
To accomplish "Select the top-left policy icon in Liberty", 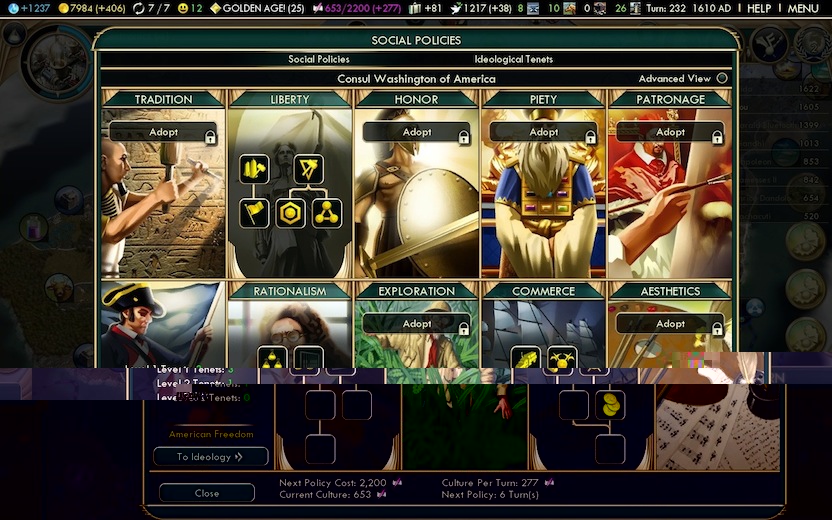I will (x=254, y=169).
